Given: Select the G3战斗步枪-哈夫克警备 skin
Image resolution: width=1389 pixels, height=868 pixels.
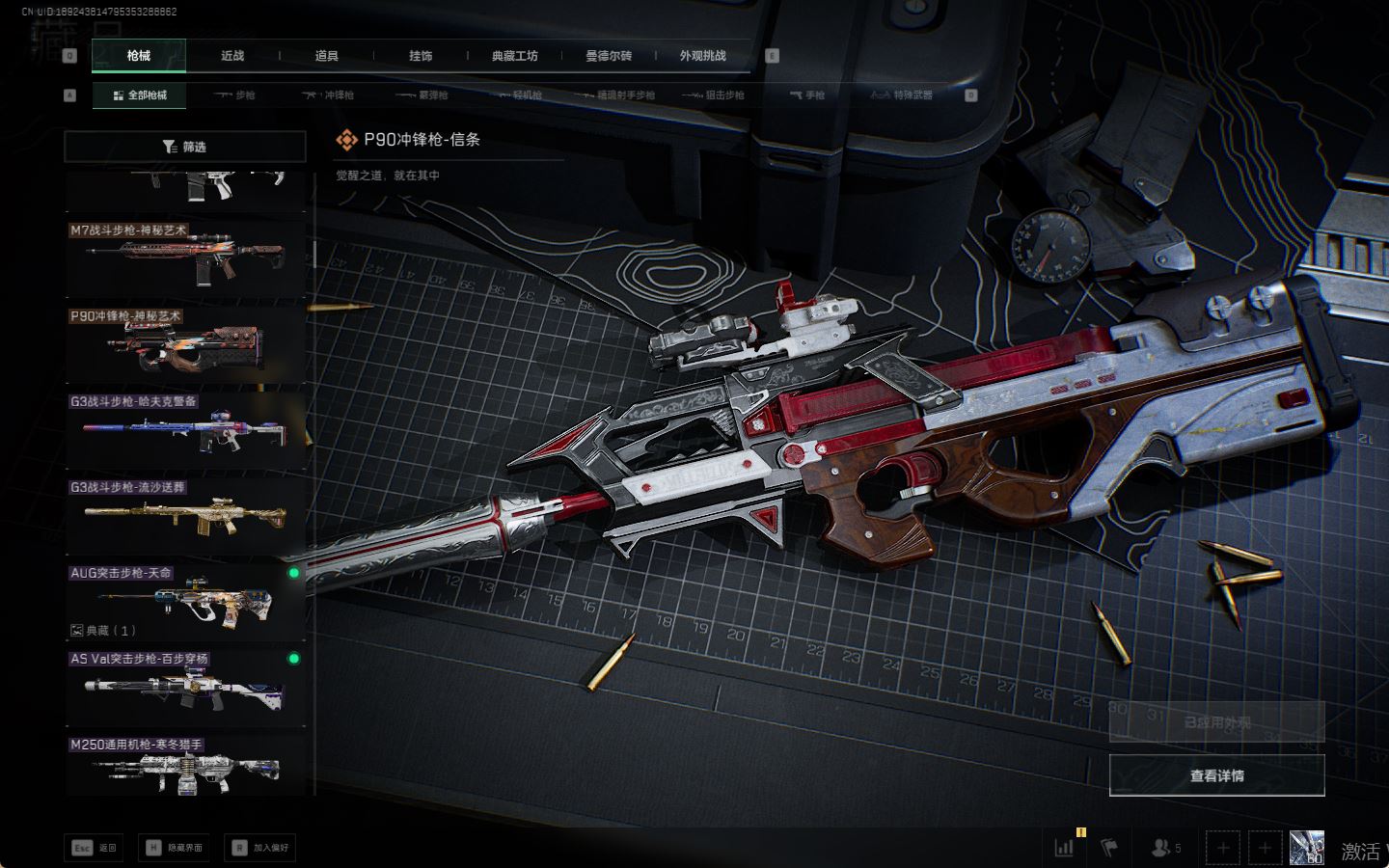Looking at the screenshot, I should (184, 430).
